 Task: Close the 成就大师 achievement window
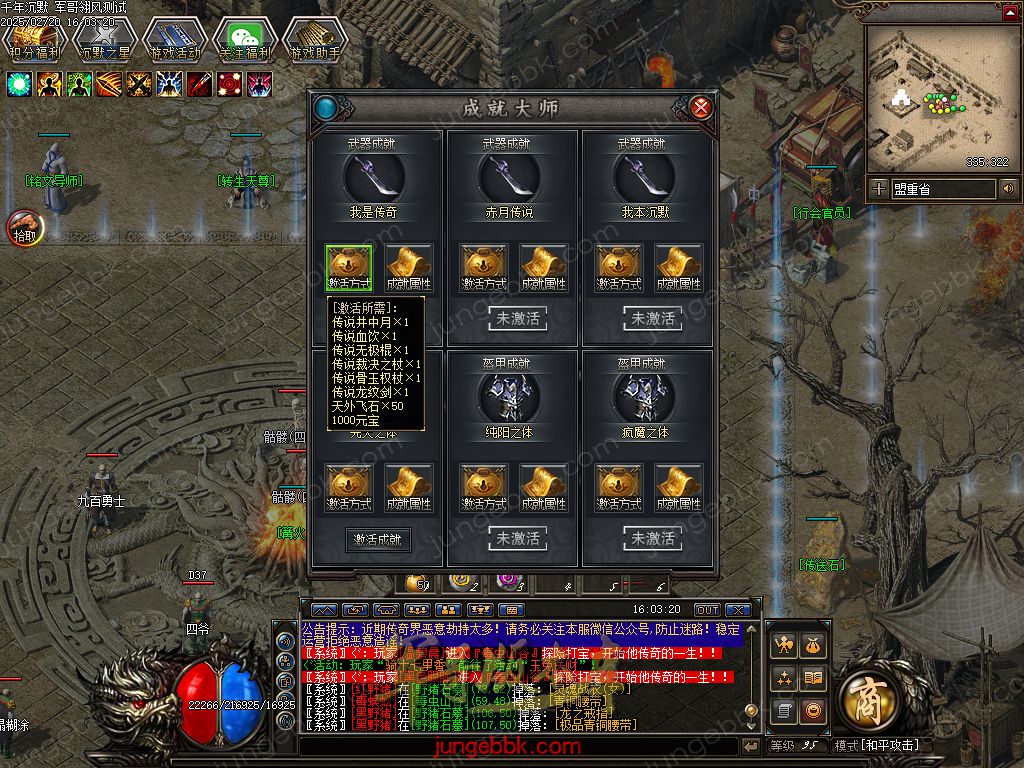tap(702, 107)
